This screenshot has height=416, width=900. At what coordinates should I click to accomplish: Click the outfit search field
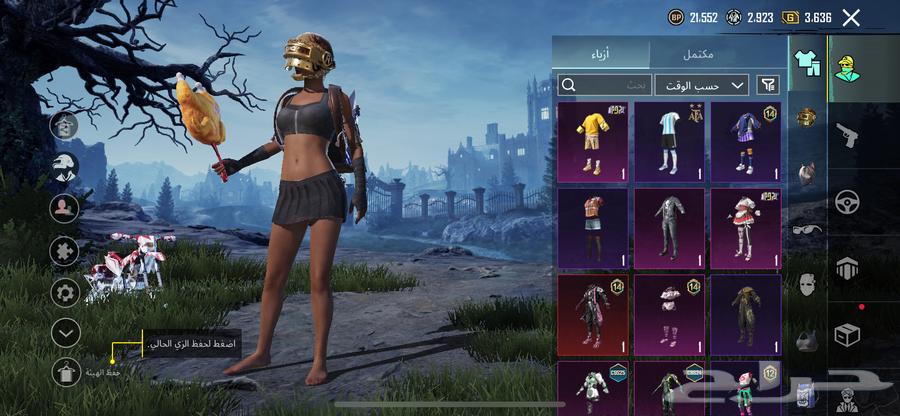click(605, 85)
